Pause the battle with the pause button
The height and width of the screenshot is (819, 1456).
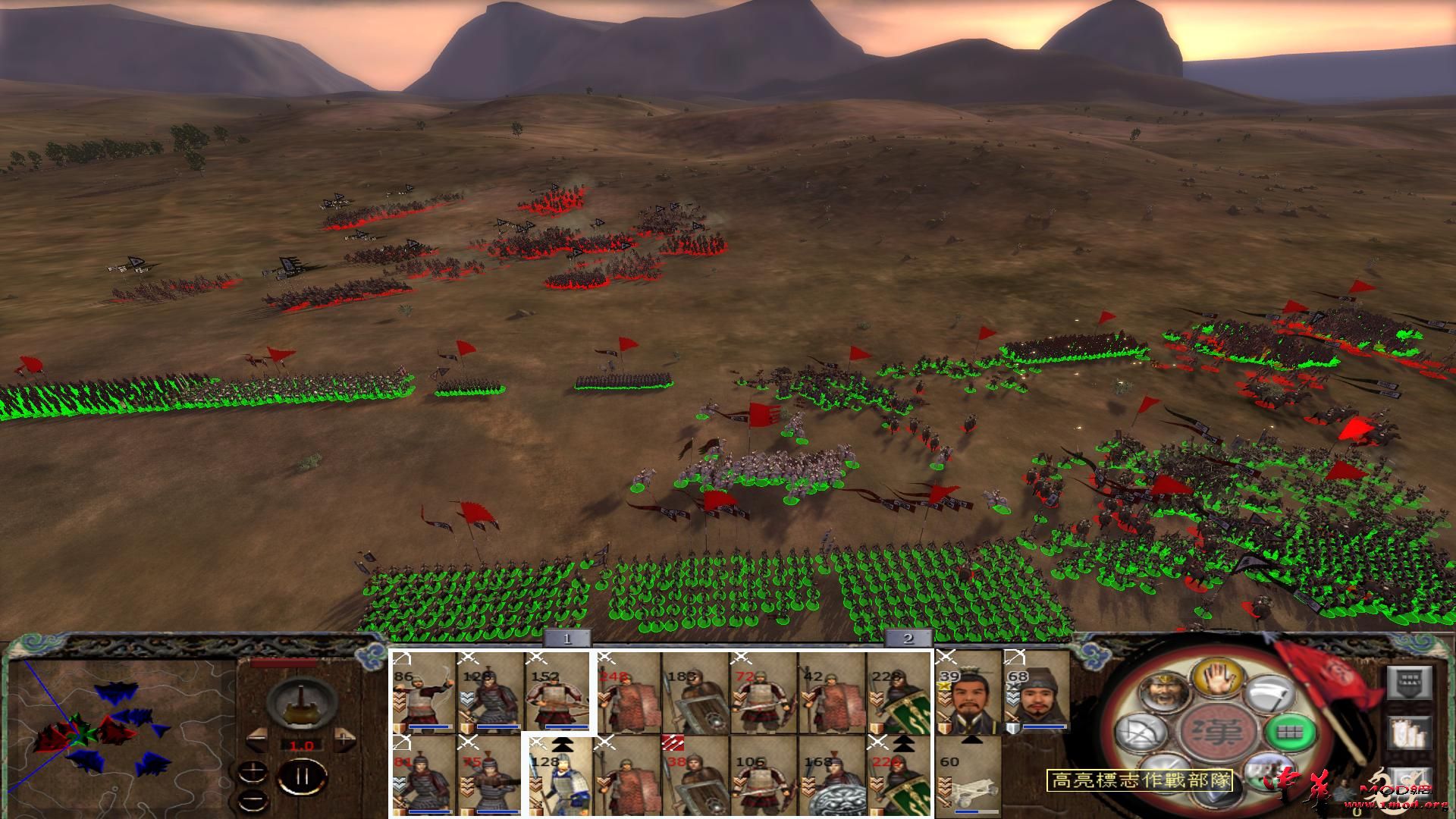302,775
